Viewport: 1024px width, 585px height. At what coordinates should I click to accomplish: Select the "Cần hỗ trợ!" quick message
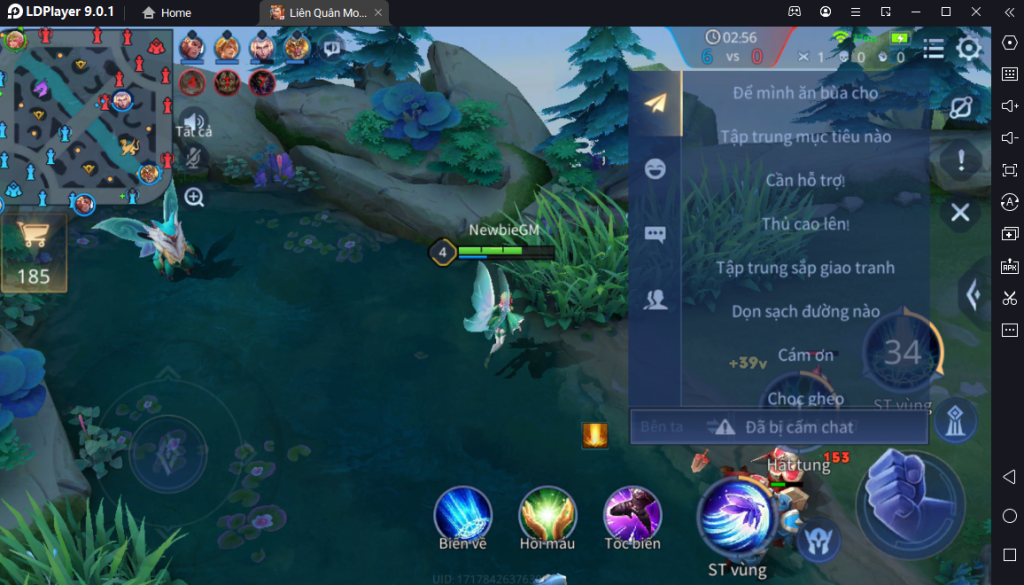pos(805,181)
